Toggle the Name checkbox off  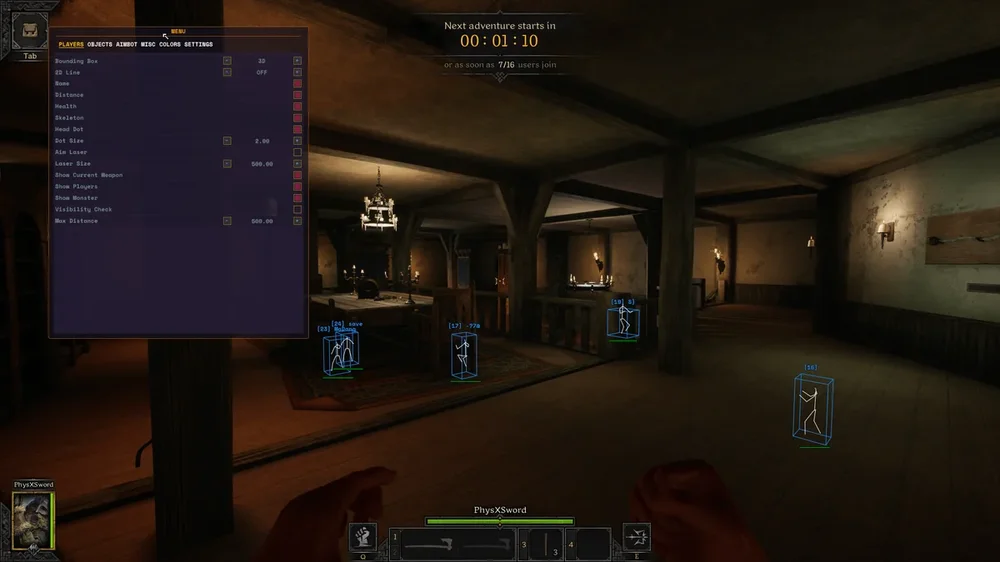pyautogui.click(x=297, y=83)
